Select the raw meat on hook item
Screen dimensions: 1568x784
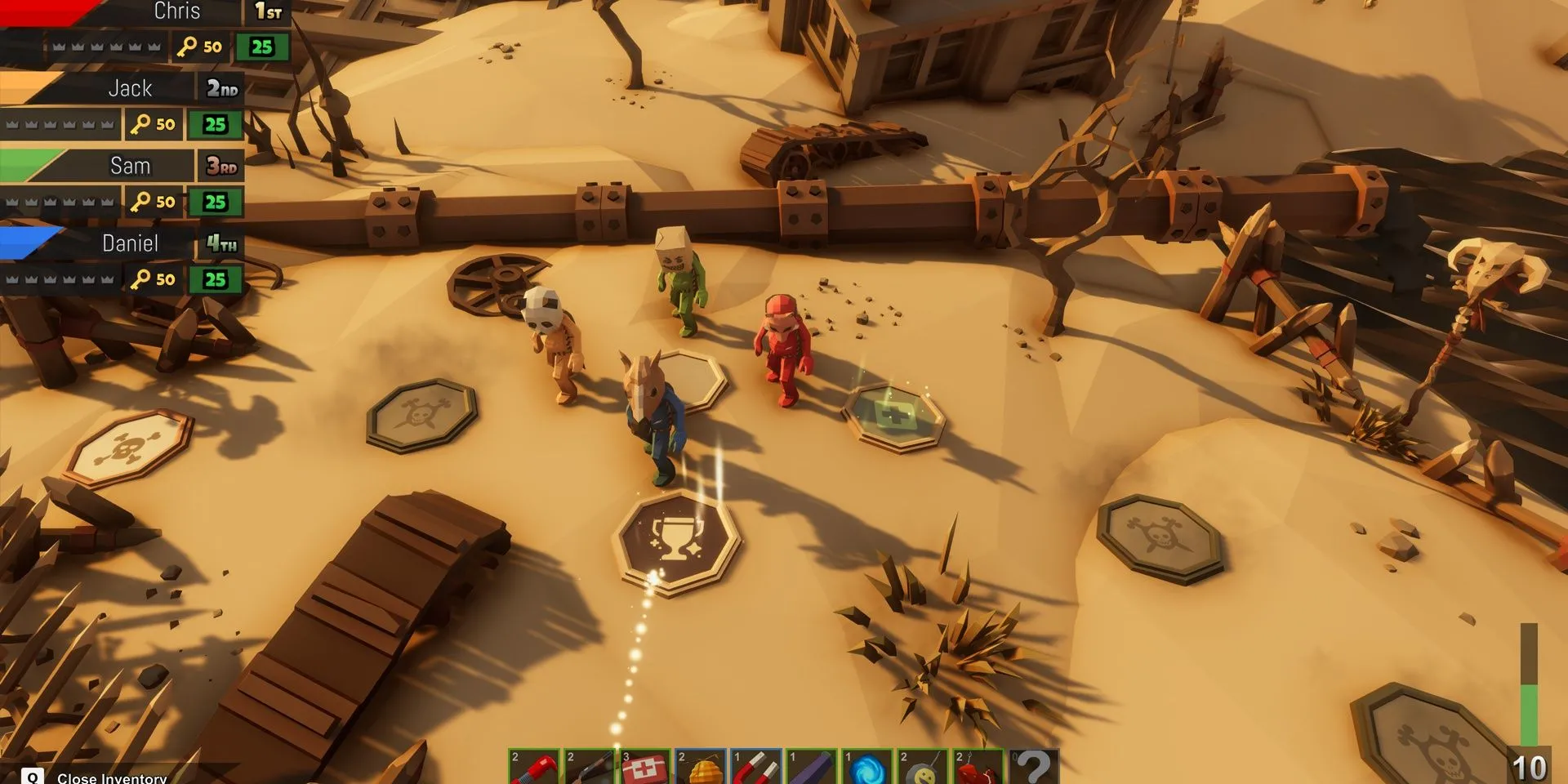click(978, 768)
